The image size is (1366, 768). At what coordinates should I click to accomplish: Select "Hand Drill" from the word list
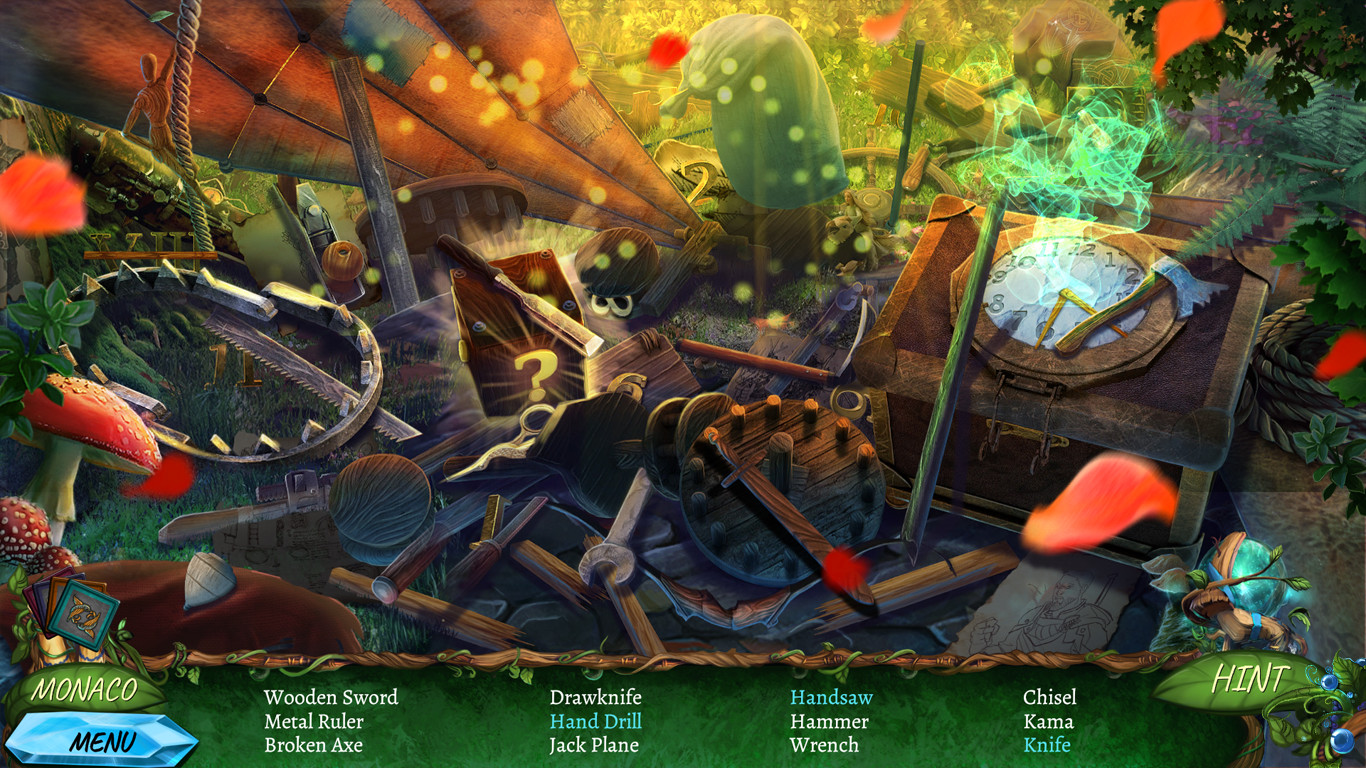(596, 721)
